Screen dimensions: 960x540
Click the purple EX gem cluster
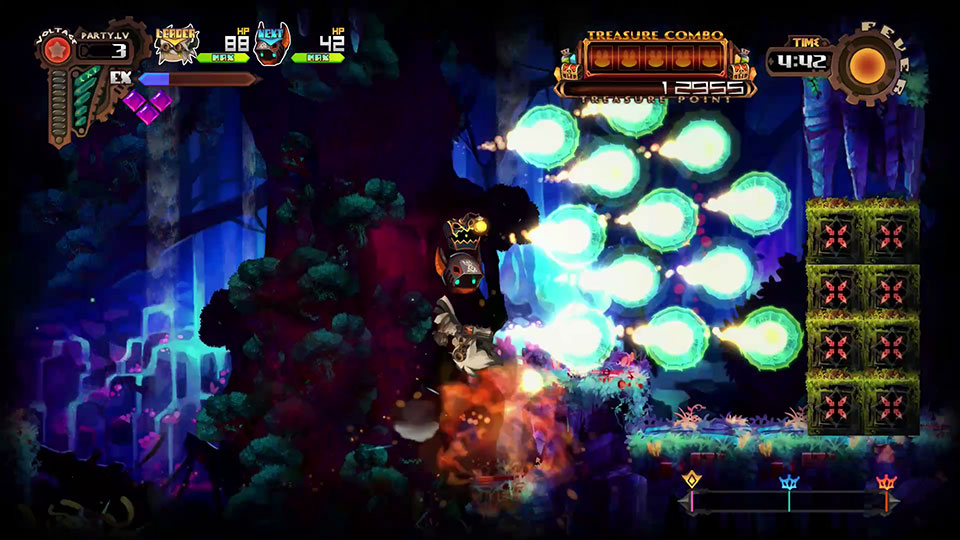(147, 104)
